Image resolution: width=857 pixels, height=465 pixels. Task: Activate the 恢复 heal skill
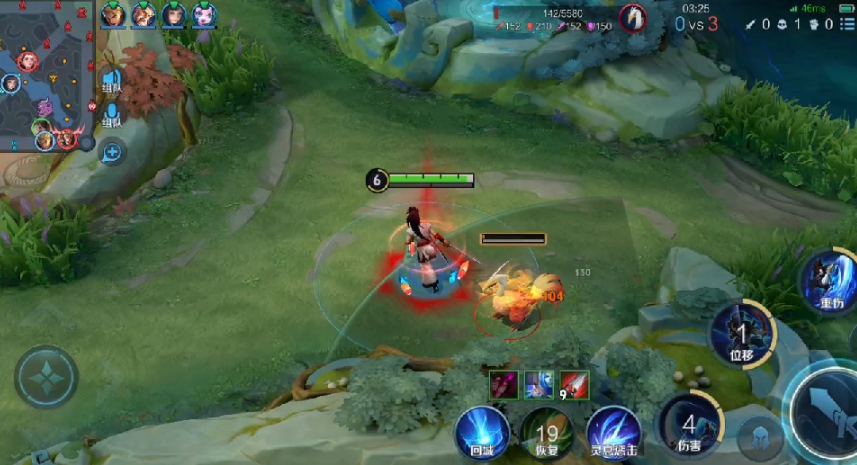tap(546, 434)
